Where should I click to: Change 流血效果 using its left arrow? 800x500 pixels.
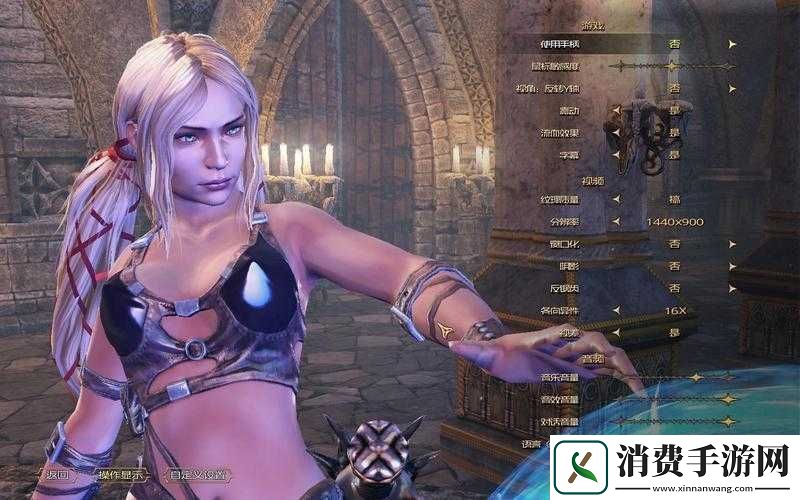[x=616, y=132]
